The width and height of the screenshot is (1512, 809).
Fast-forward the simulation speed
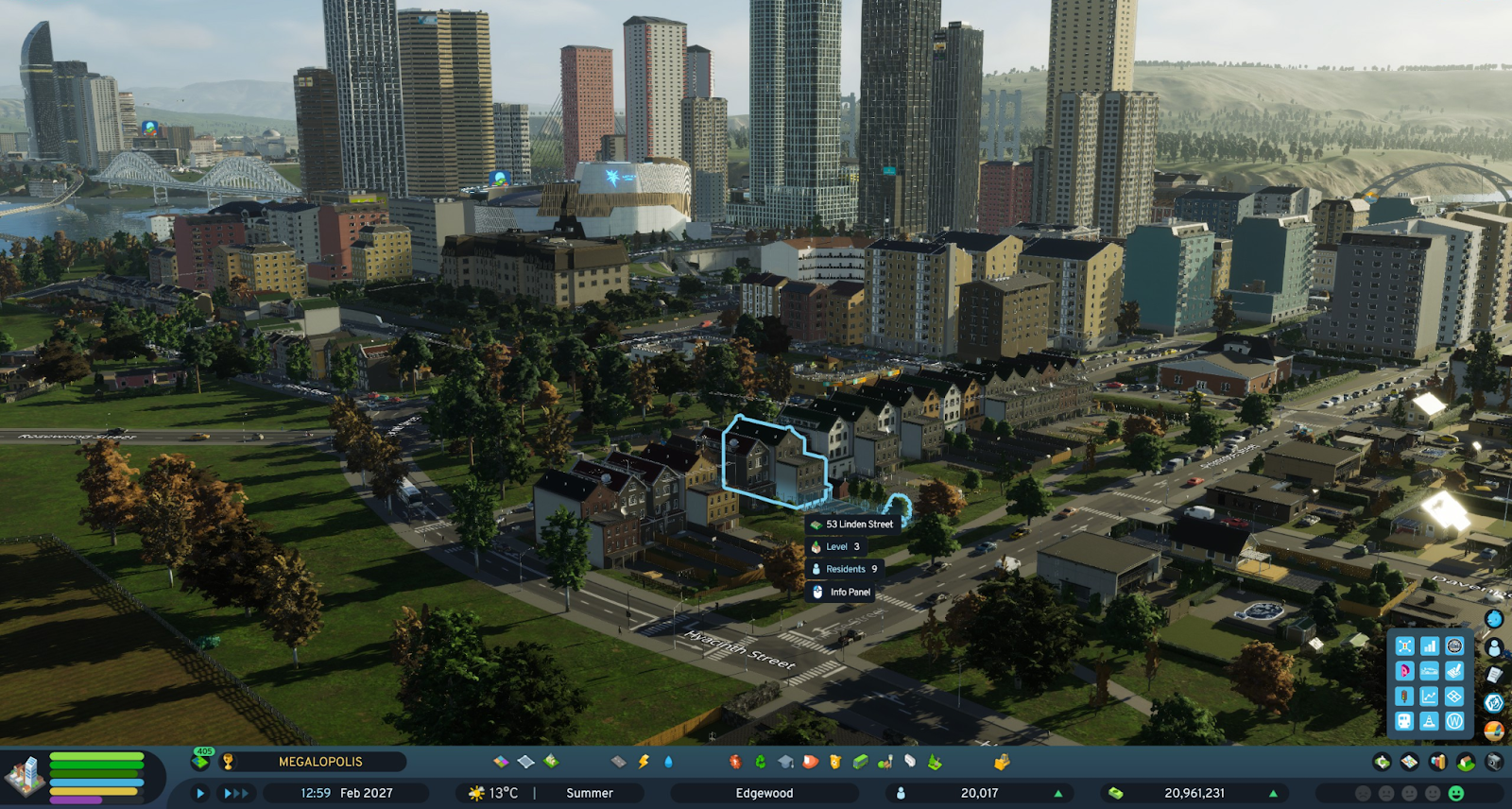pos(234,794)
